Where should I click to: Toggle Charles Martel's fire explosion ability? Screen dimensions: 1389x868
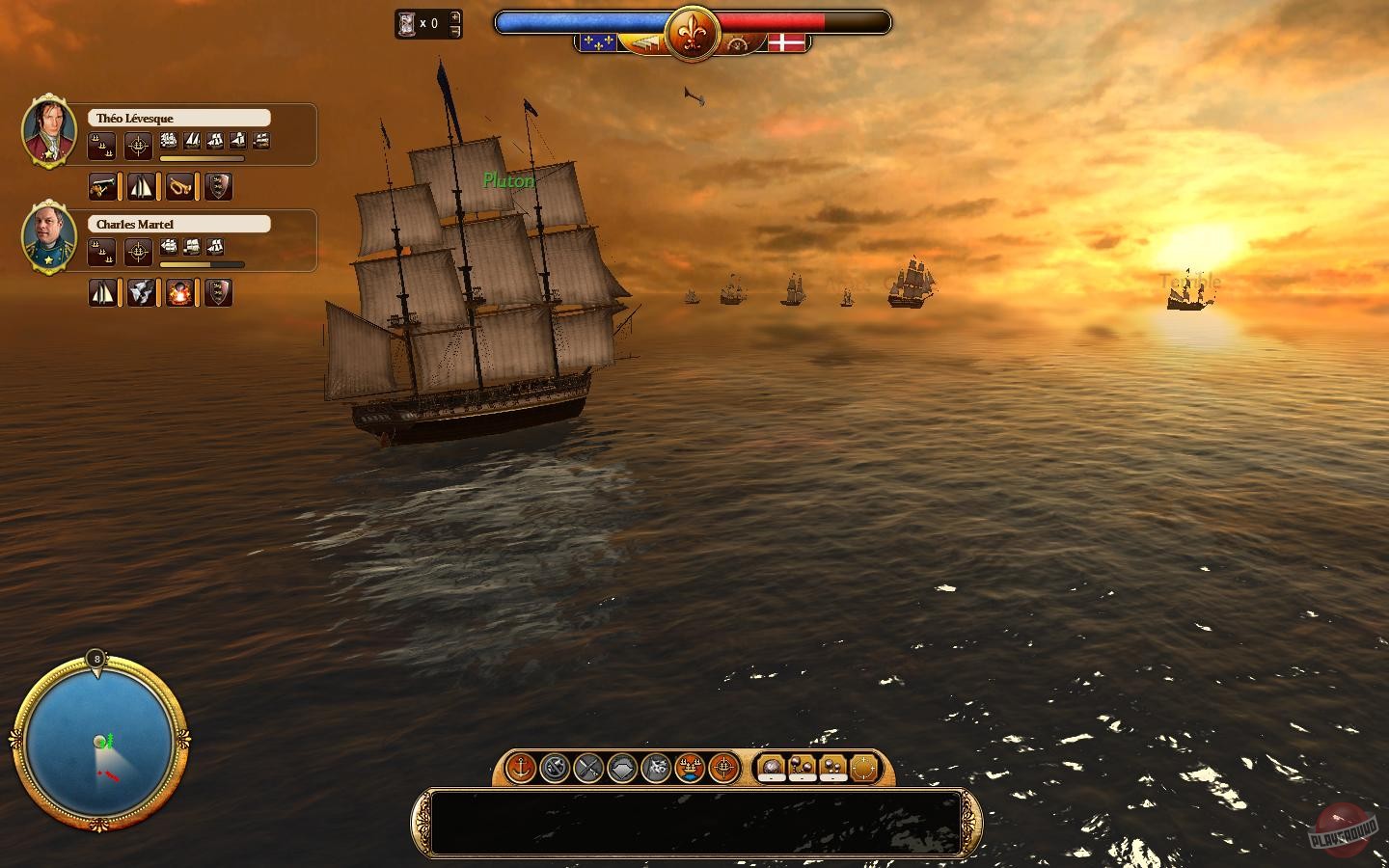tap(181, 292)
